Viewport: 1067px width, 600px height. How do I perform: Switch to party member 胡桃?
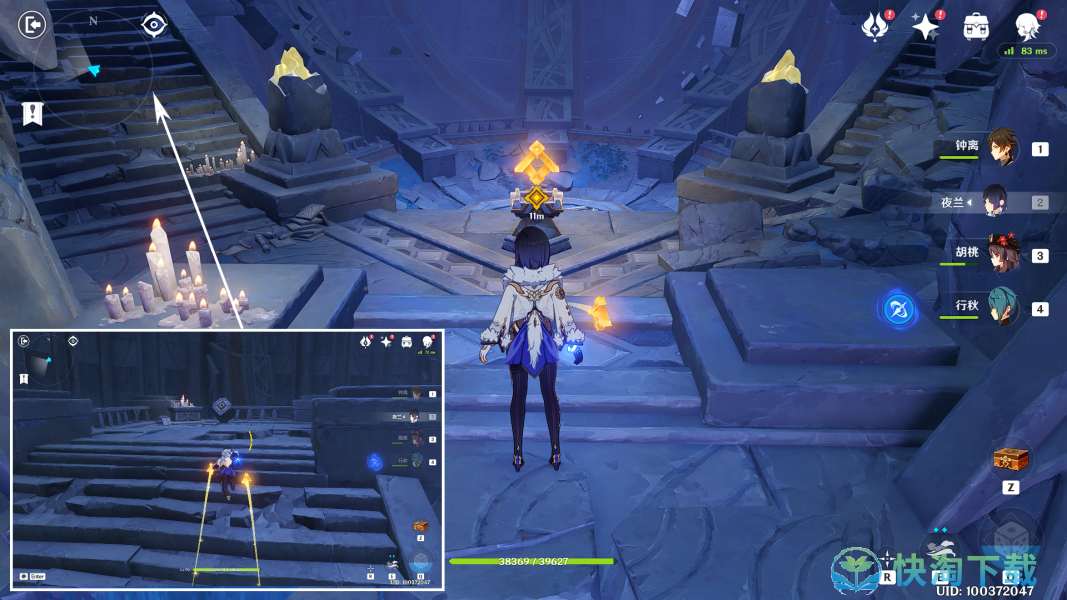[x=1000, y=255]
